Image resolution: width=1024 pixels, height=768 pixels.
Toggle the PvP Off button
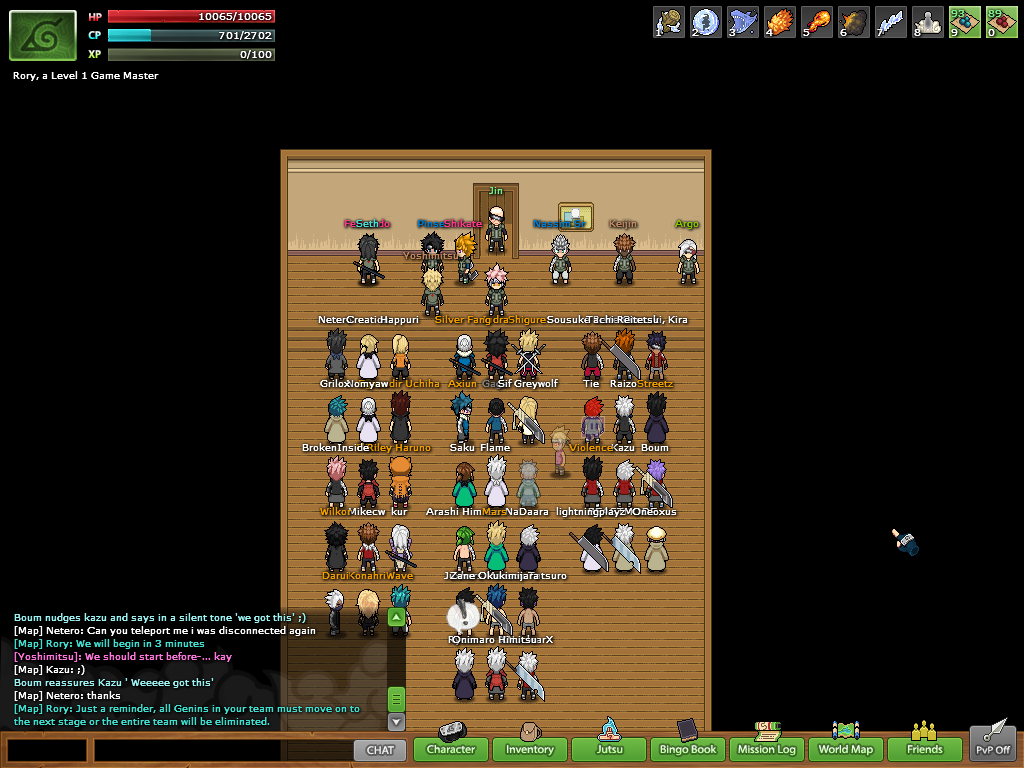pos(992,749)
